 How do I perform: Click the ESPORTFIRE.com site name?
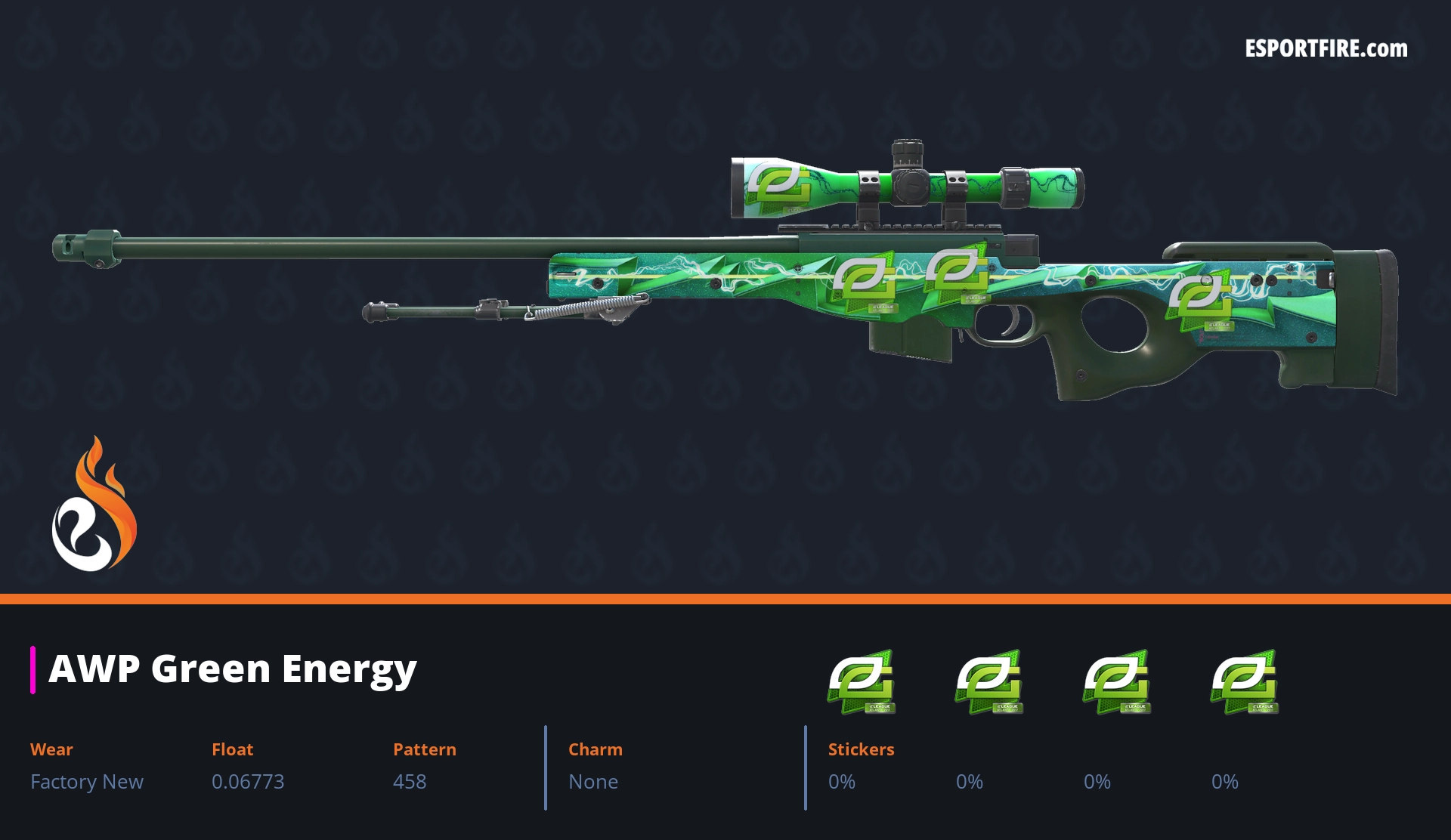point(1326,49)
